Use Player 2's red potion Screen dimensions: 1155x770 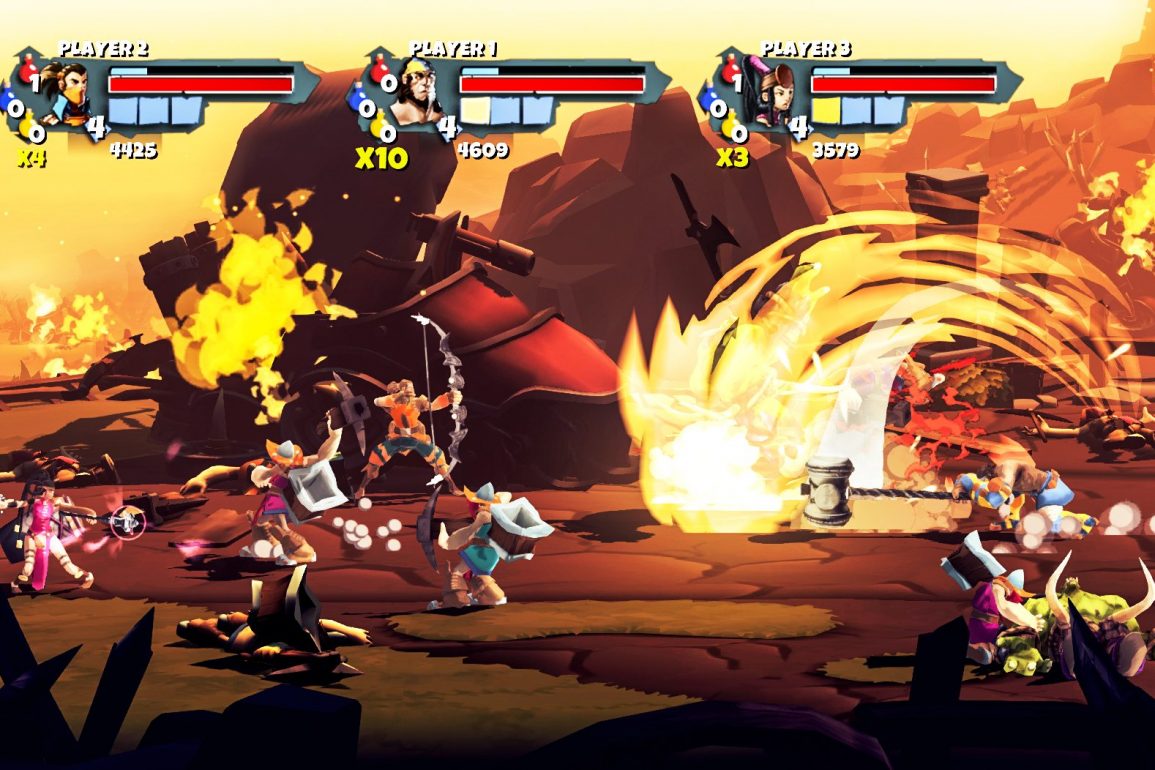coord(30,70)
